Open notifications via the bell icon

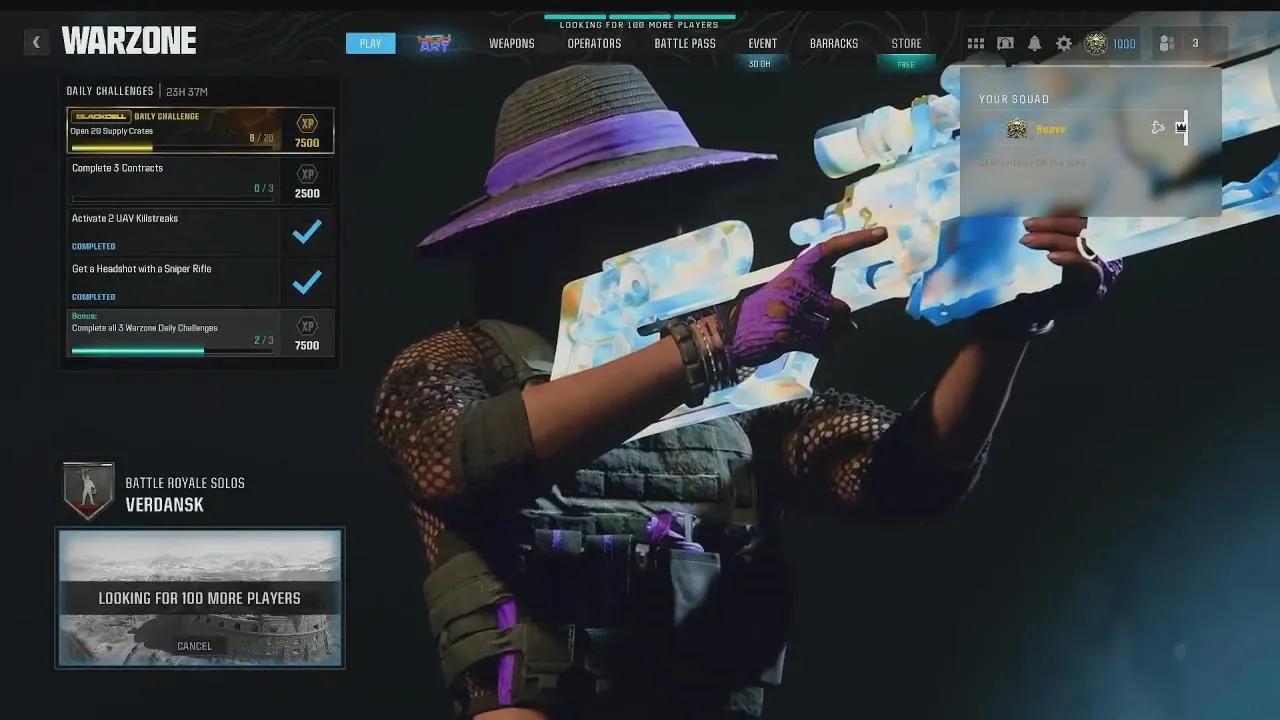coord(1035,43)
